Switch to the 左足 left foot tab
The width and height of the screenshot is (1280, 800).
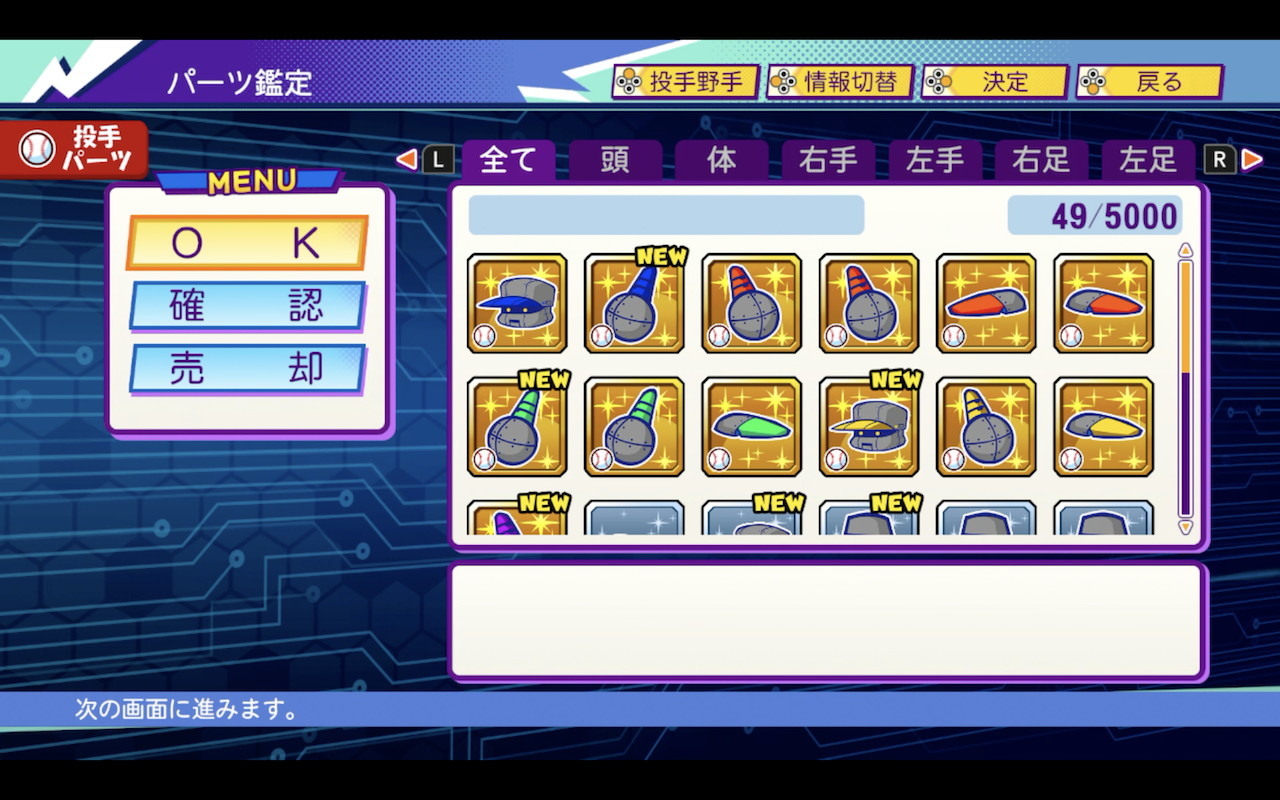pos(1148,160)
